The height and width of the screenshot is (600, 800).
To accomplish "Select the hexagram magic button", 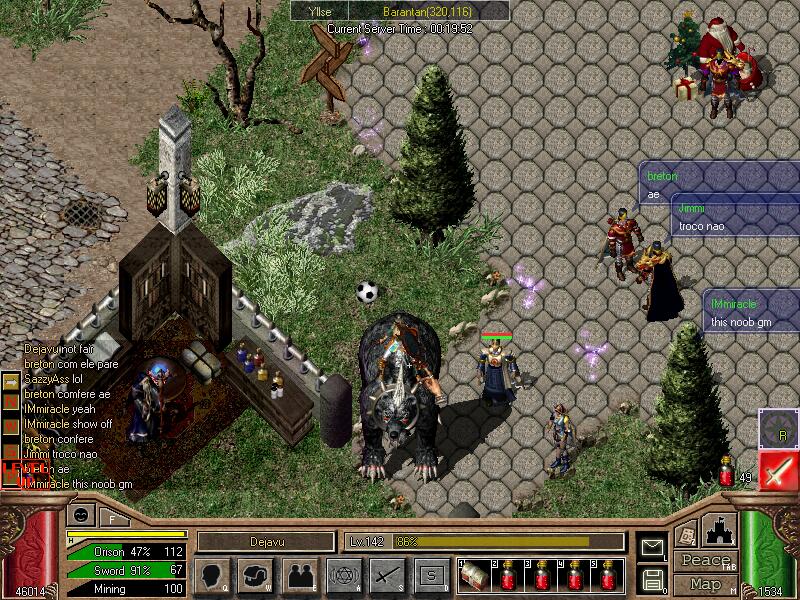I will click(x=342, y=575).
